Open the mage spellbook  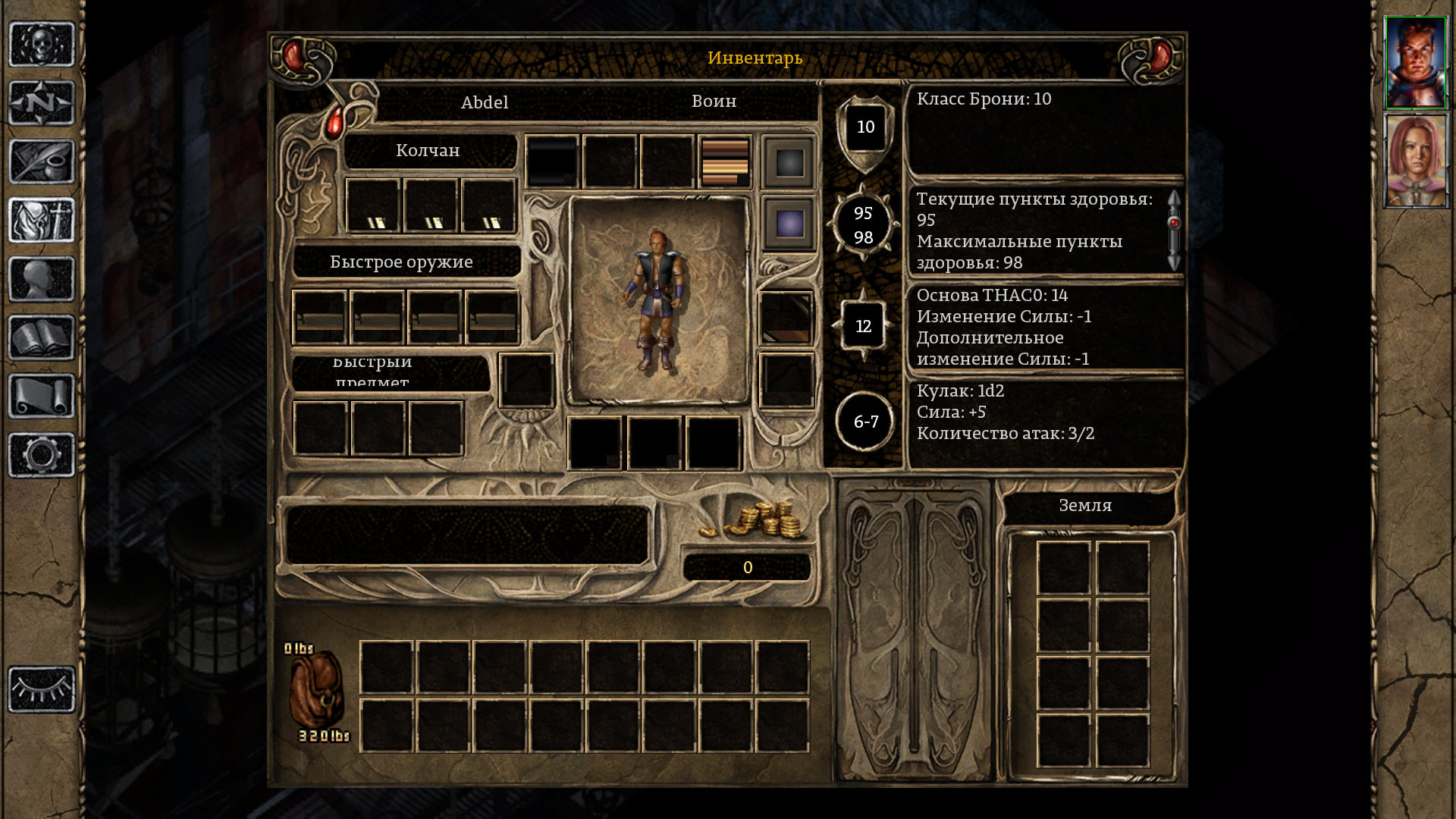click(x=42, y=337)
